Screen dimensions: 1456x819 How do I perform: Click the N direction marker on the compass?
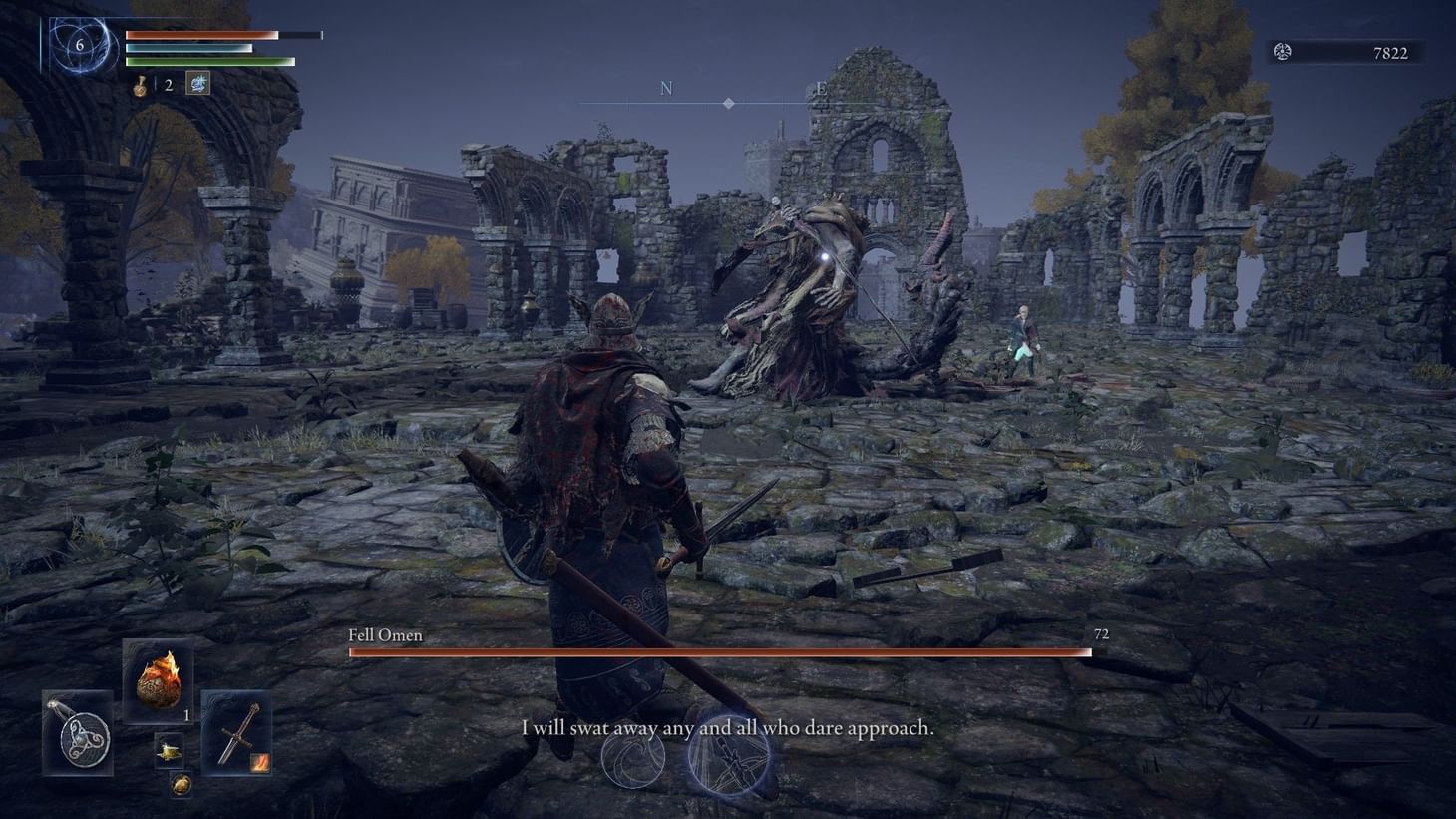664,88
